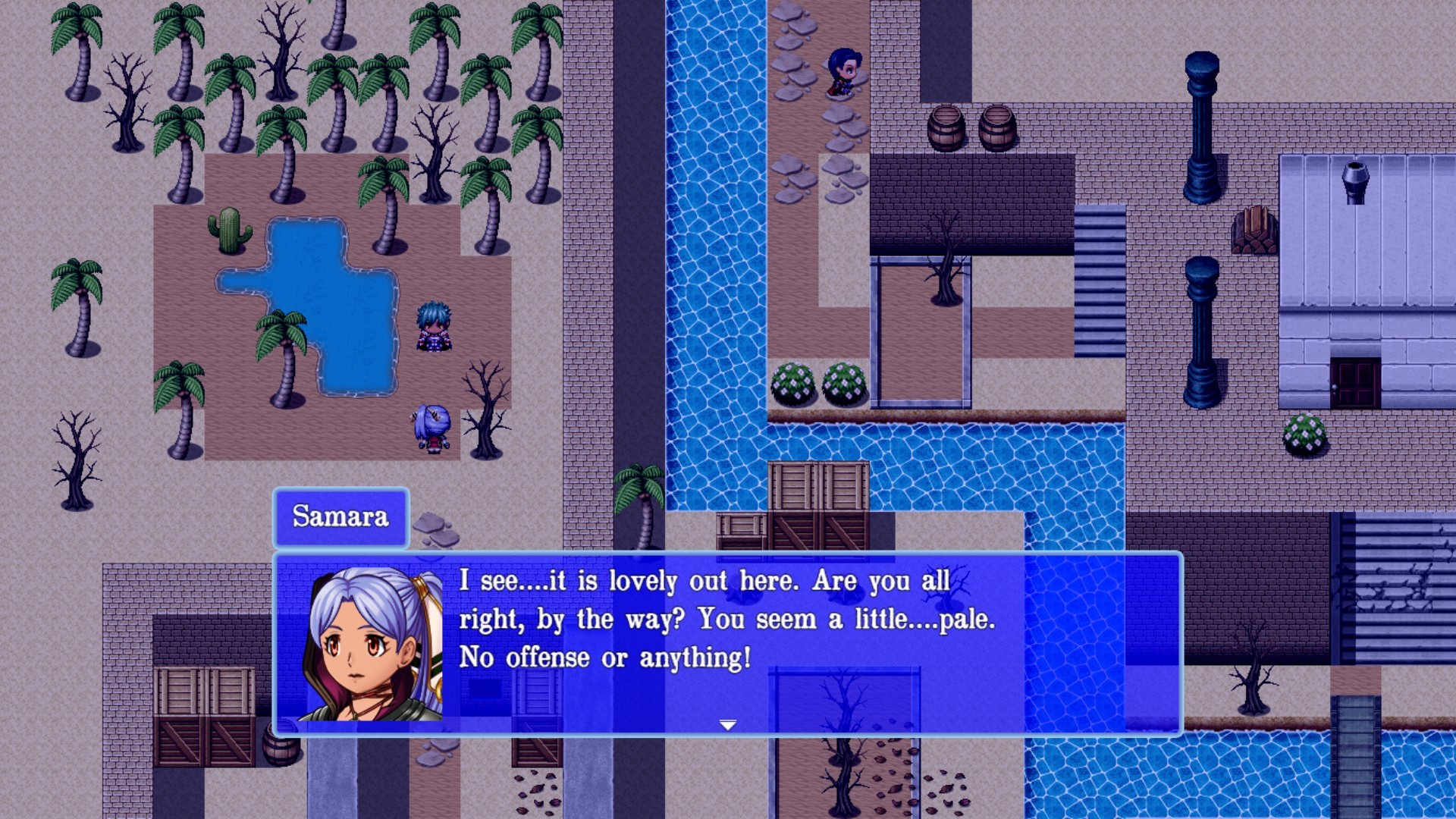Viewport: 1456px width, 819px height.
Task: Click the continue arrow in the dialogue box
Action: [x=729, y=724]
